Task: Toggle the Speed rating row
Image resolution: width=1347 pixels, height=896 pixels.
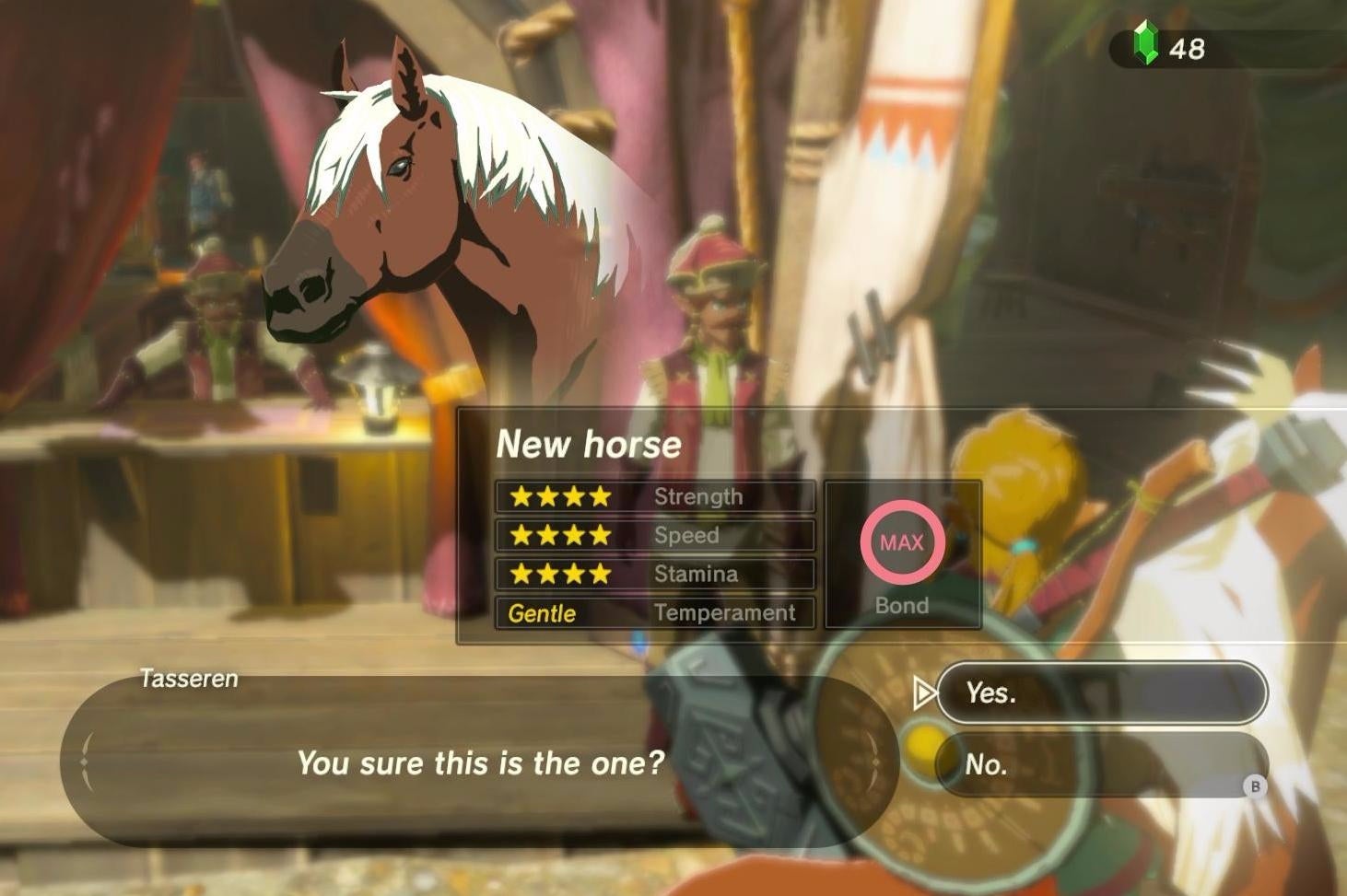Action: tap(654, 535)
